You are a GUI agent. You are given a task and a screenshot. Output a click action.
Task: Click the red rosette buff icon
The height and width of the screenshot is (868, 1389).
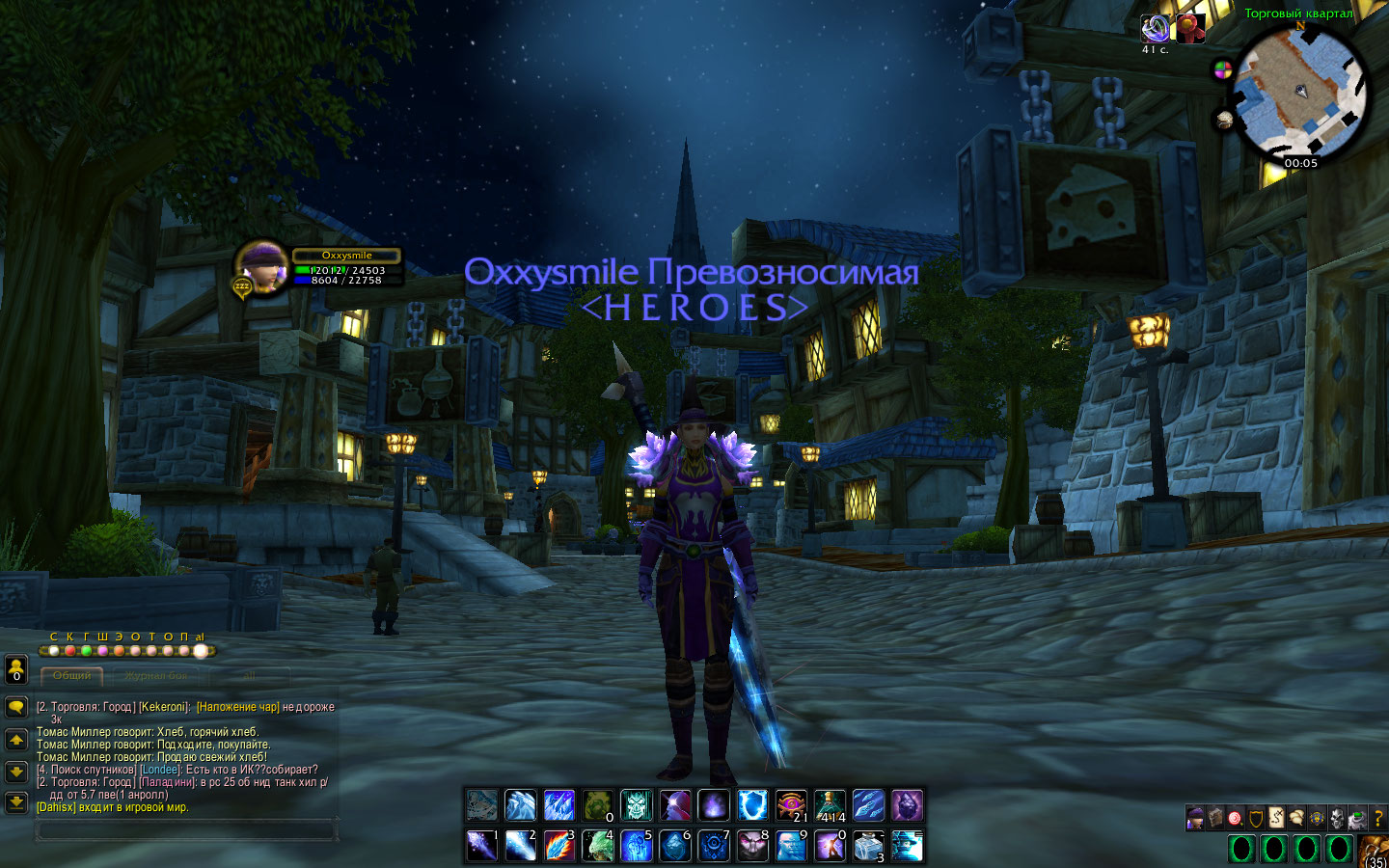pyautogui.click(x=1190, y=28)
